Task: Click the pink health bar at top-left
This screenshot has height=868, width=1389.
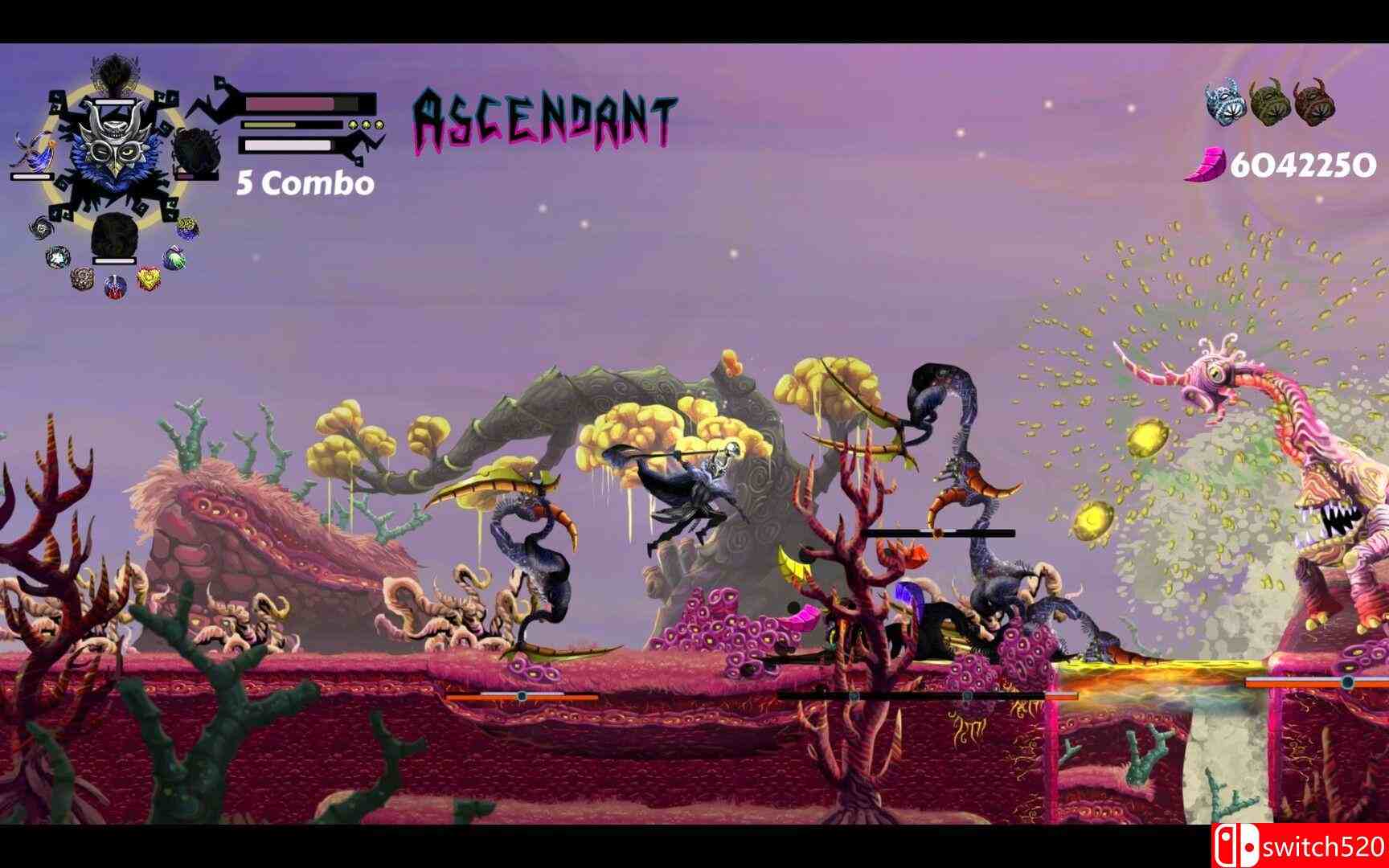Action: point(289,103)
